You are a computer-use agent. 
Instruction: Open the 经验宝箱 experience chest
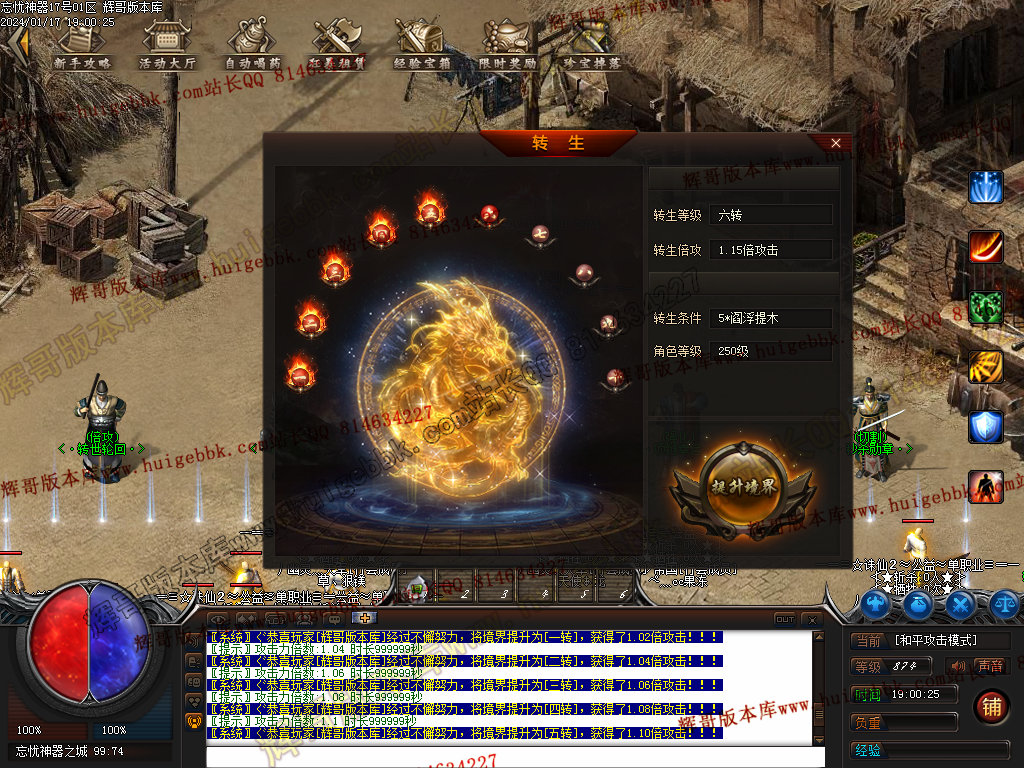pyautogui.click(x=421, y=45)
